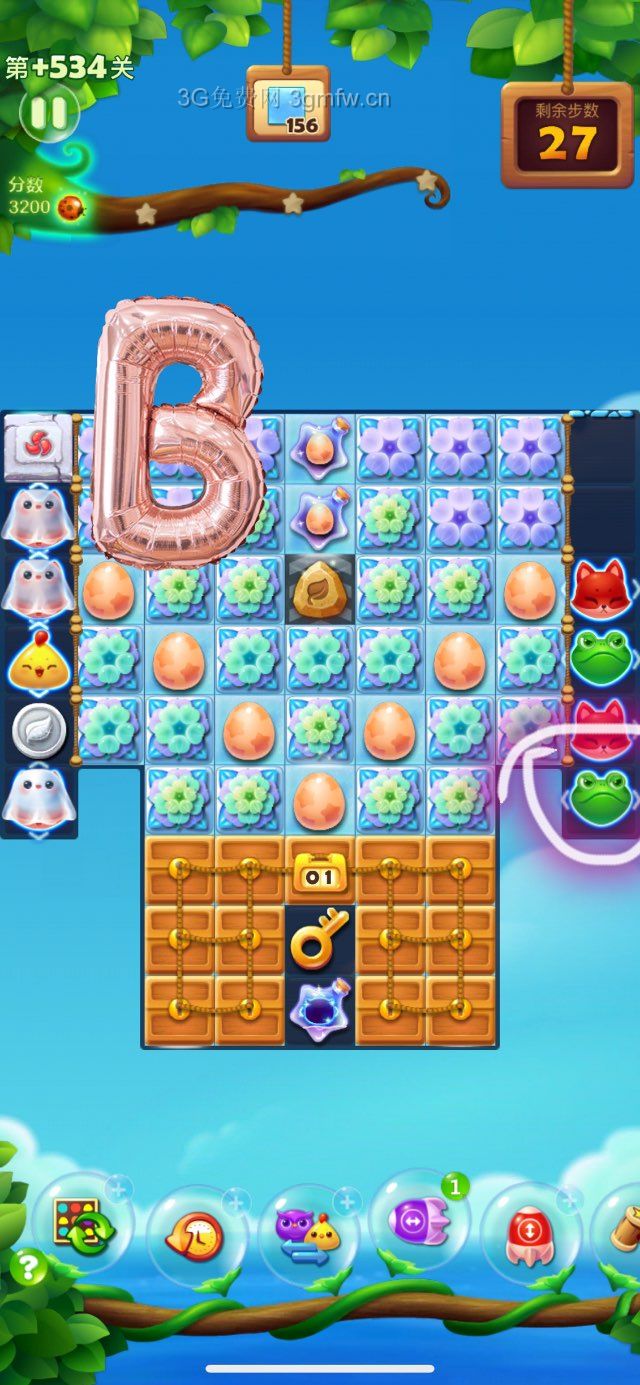Select the yellow chick piece
Viewport: 640px width, 1385px height.
point(38,659)
